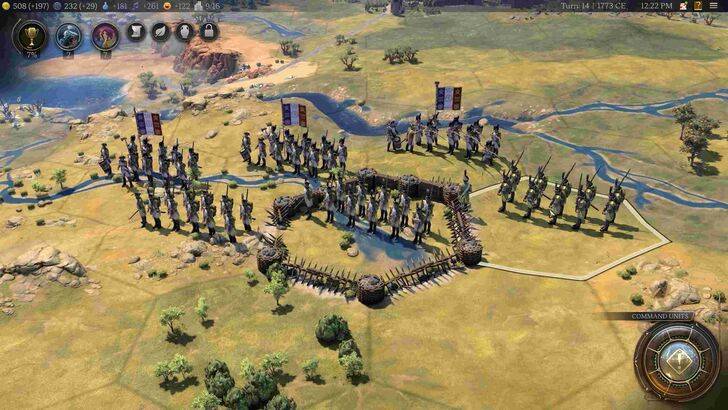The image size is (728, 410).
Task: Click the locked padlock button
Action: (208, 32)
